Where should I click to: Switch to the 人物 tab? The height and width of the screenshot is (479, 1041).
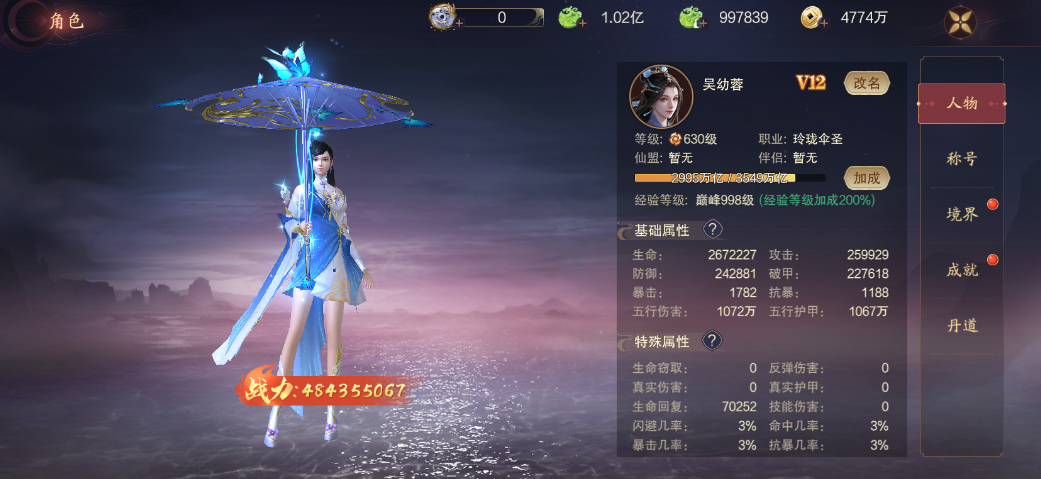[x=961, y=103]
